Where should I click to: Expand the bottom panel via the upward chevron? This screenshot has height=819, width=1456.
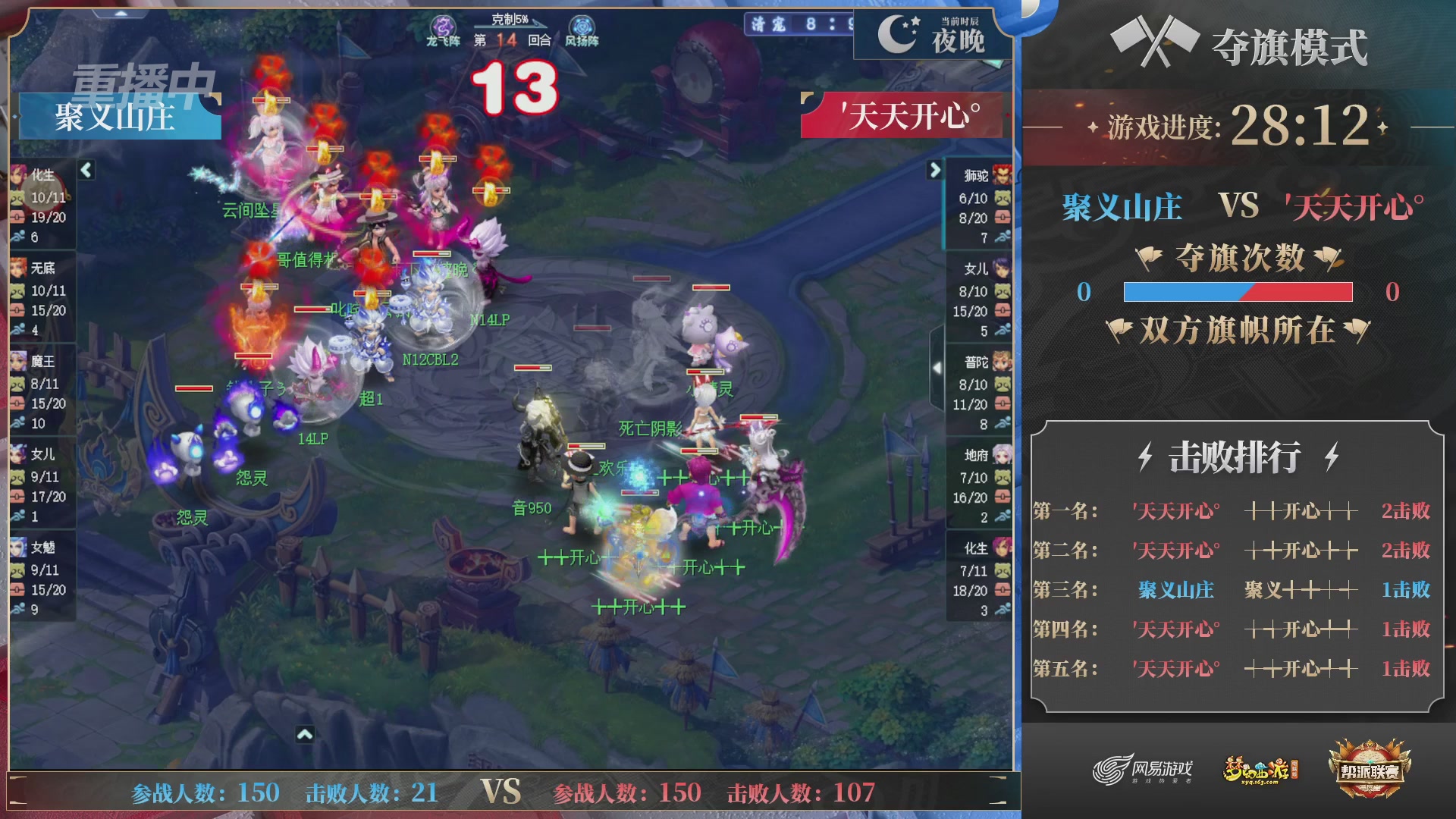(306, 735)
